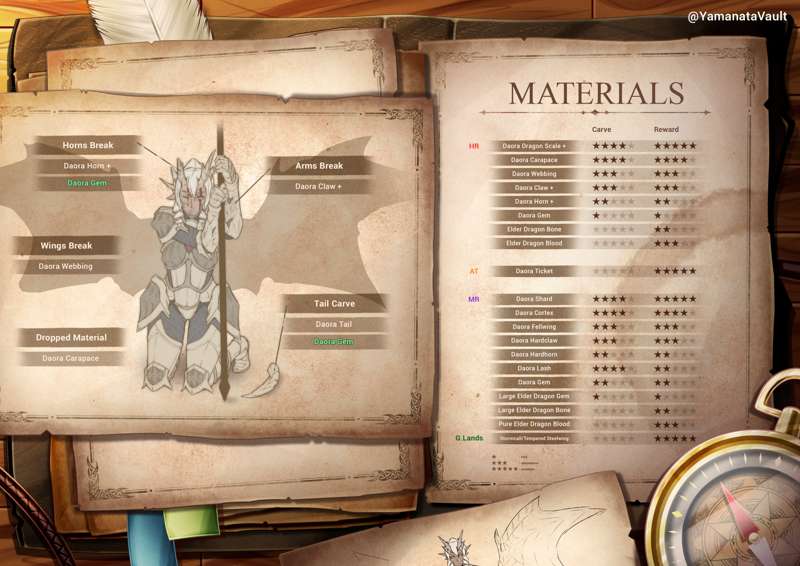Choose the Daora Dragon Scale + row

tap(533, 146)
